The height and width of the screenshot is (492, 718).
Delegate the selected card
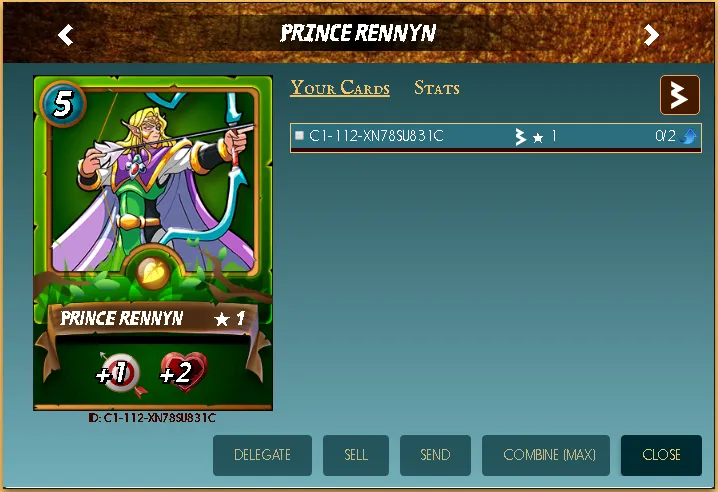(x=262, y=455)
